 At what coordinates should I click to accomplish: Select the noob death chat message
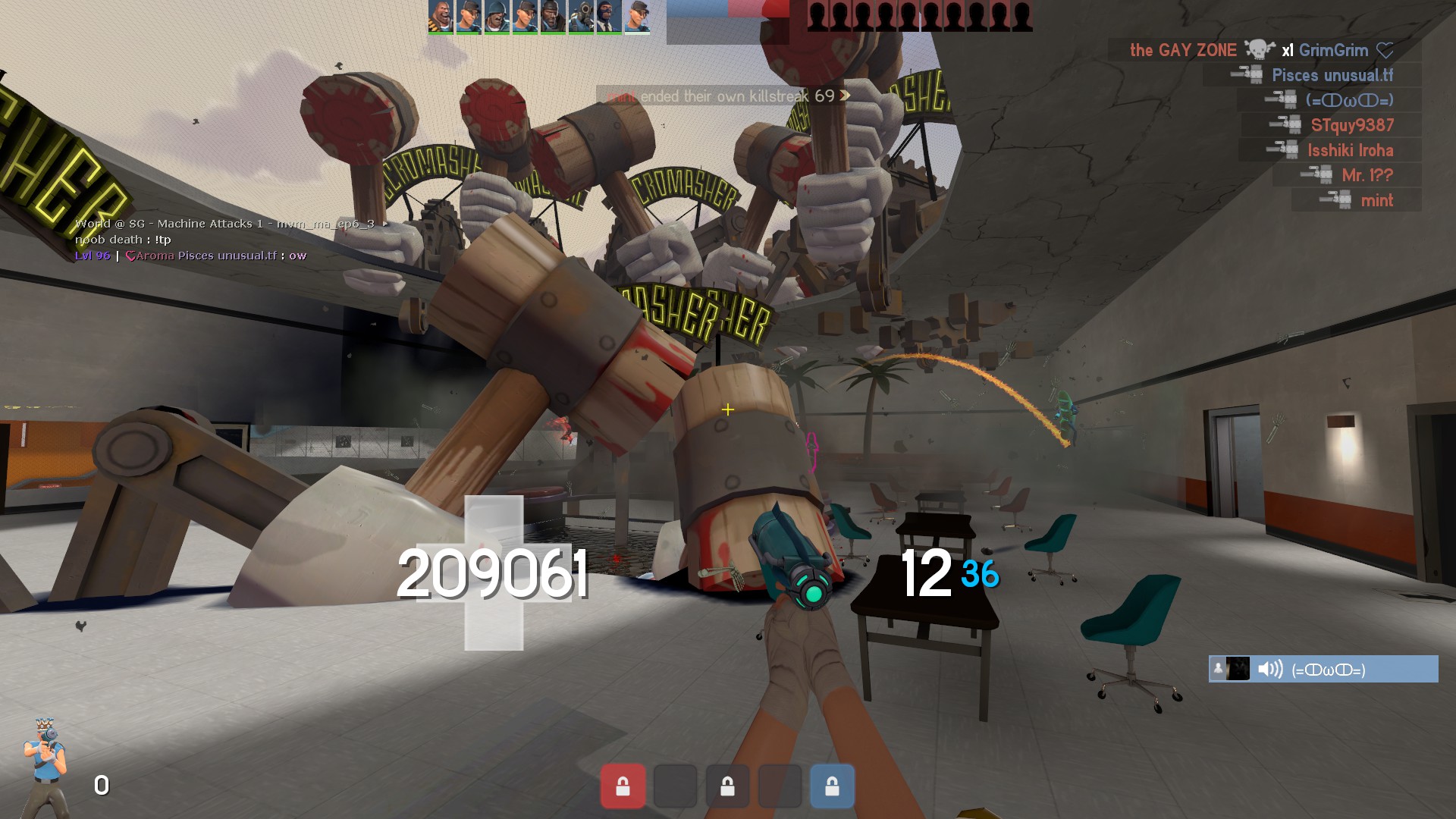123,240
